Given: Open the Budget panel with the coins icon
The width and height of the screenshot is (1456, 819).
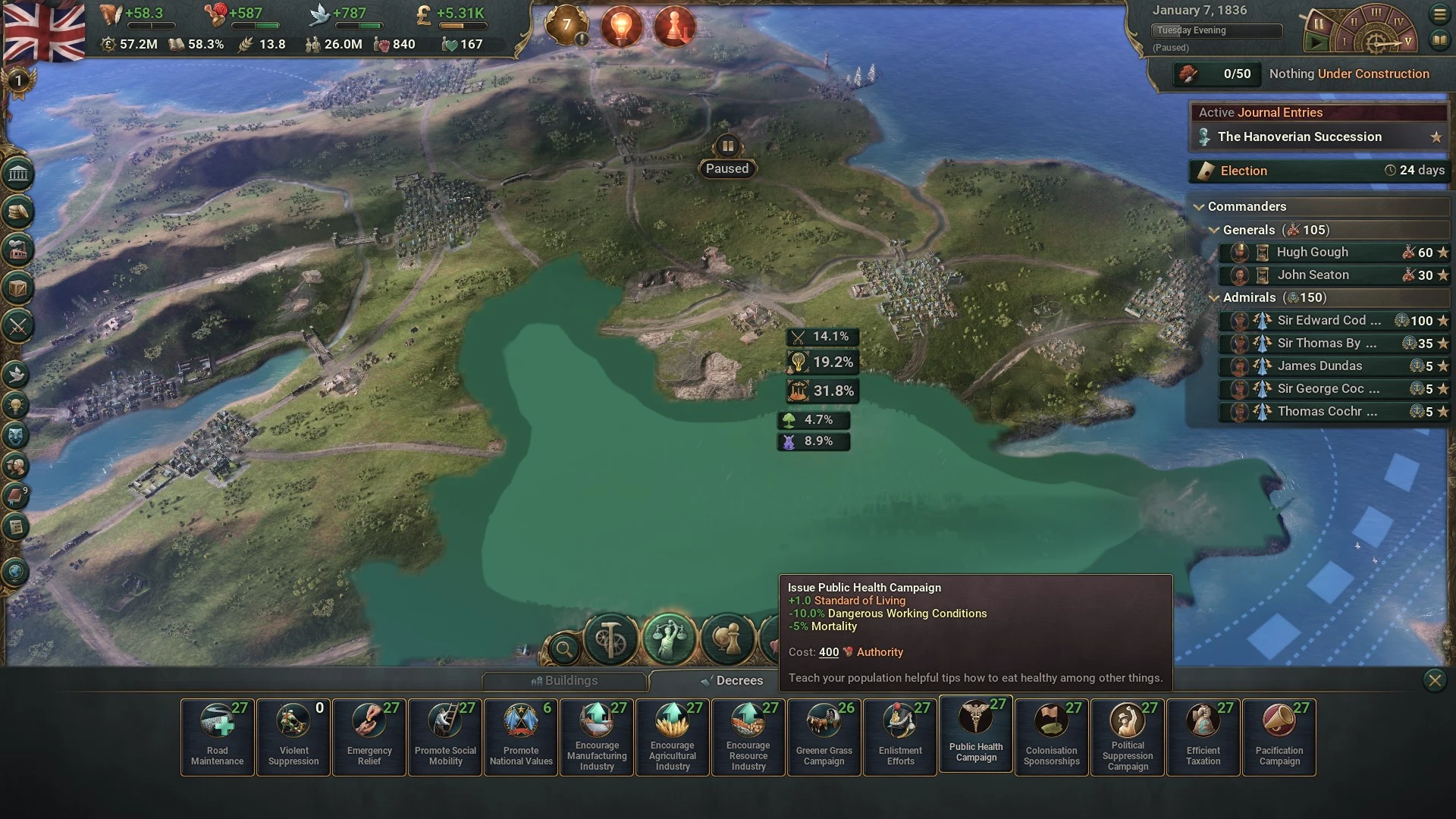Looking at the screenshot, I should pyautogui.click(x=17, y=213).
